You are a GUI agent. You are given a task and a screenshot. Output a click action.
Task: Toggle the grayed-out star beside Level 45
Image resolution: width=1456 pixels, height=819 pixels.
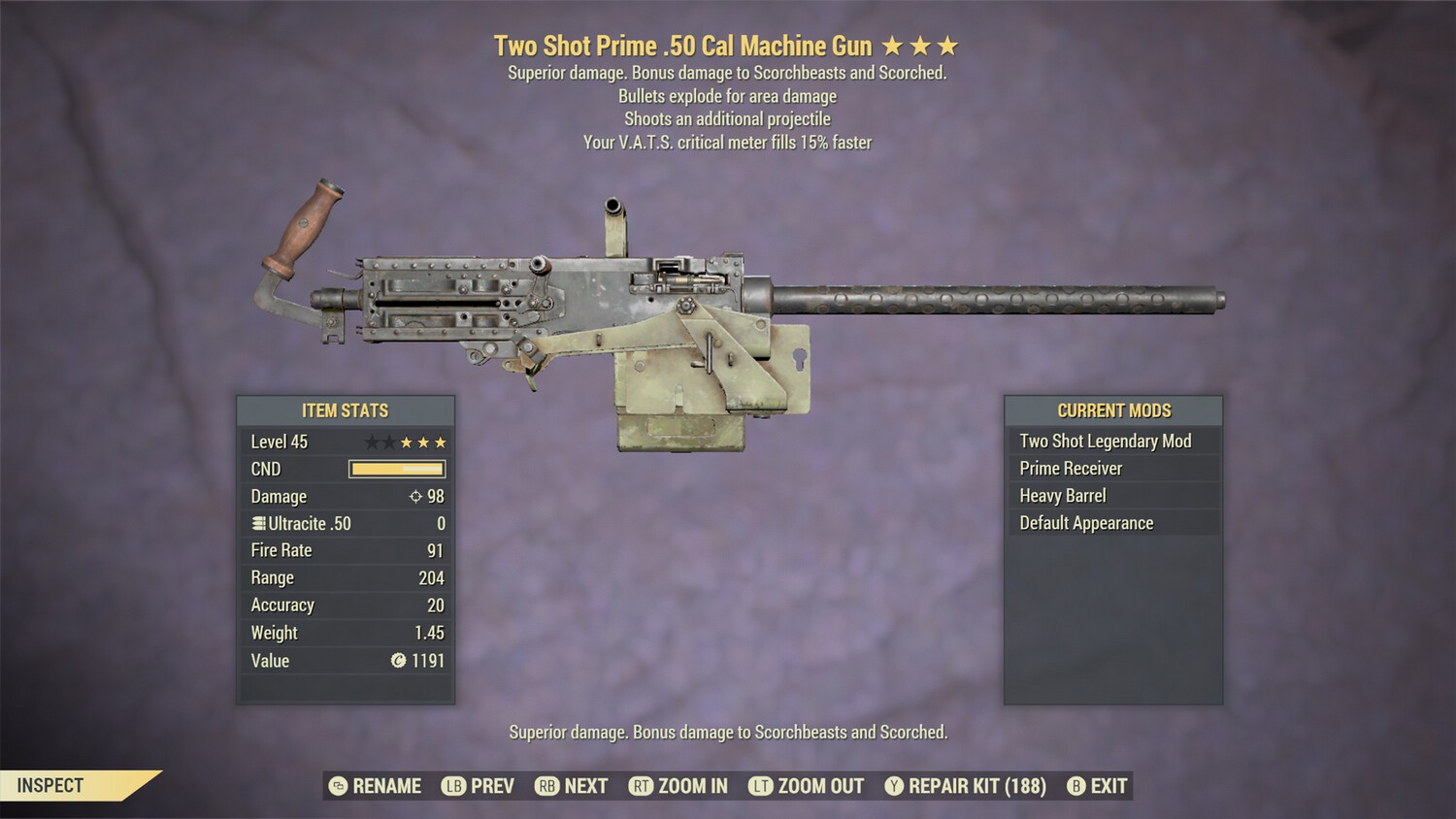point(373,442)
